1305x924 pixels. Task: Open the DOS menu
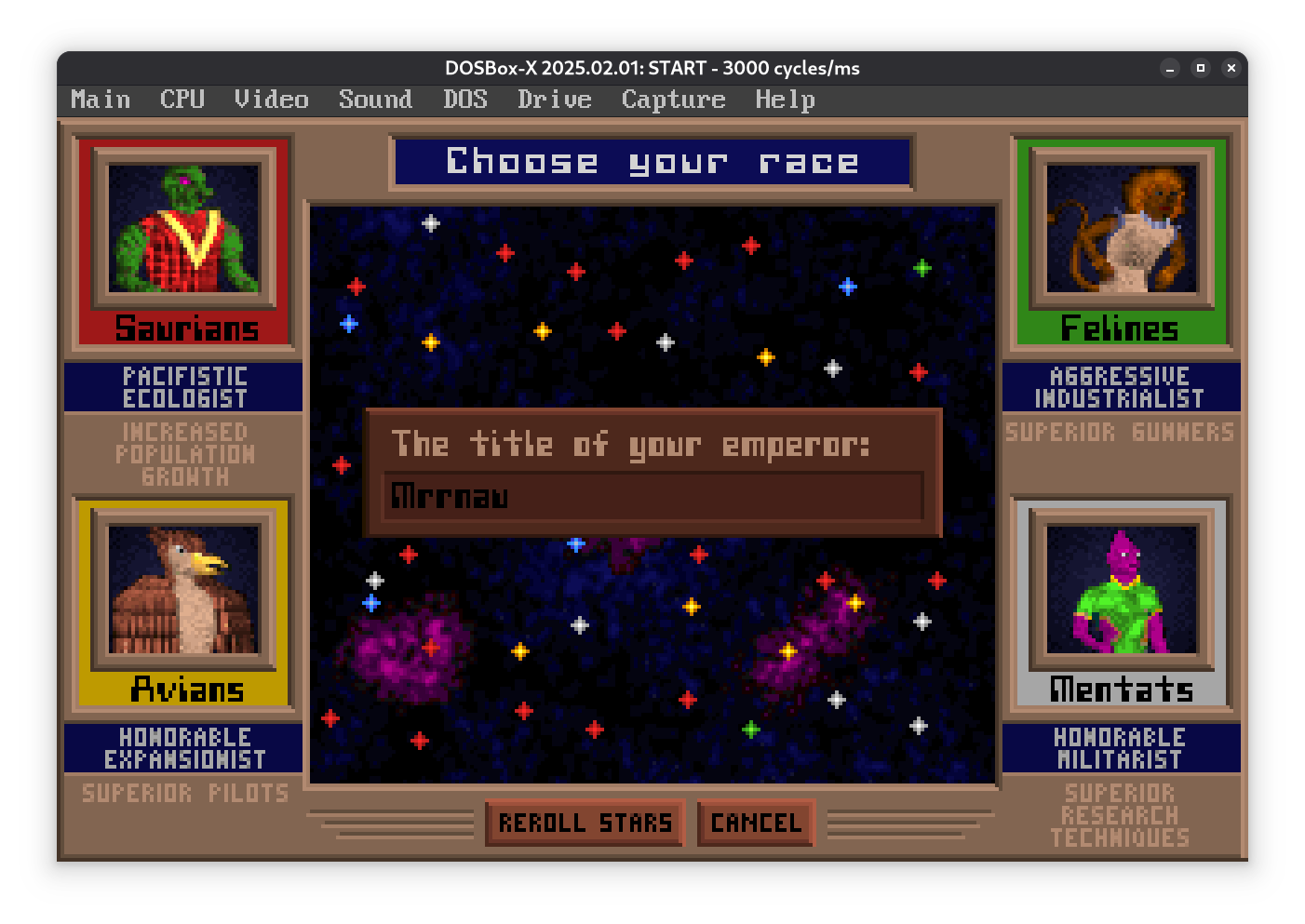coord(465,100)
